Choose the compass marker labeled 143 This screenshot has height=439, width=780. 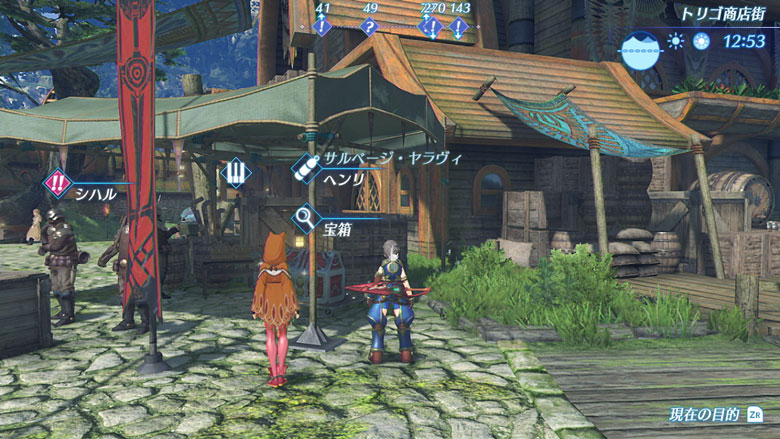coord(458,26)
